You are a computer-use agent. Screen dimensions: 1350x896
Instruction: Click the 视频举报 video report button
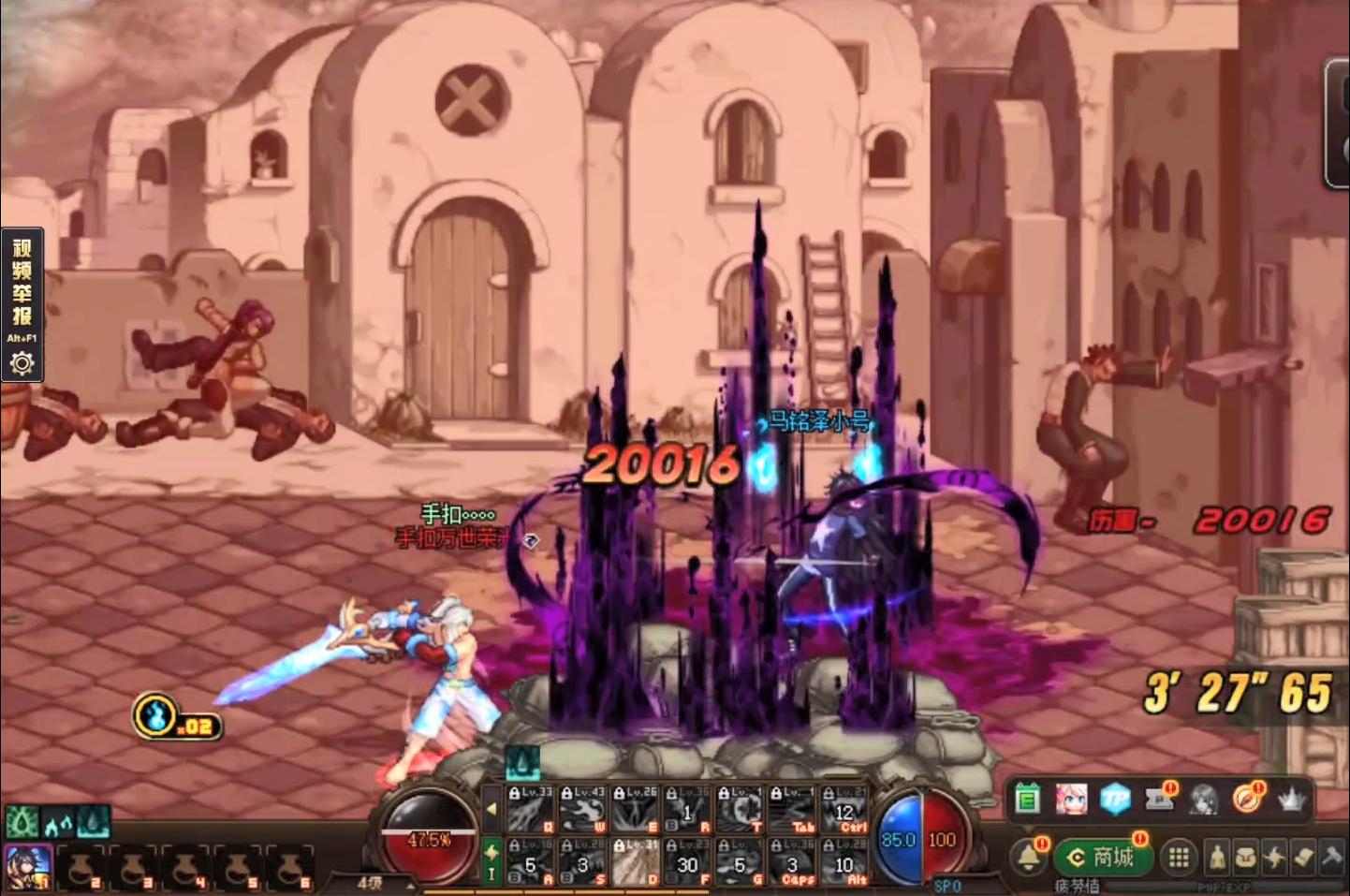click(22, 281)
